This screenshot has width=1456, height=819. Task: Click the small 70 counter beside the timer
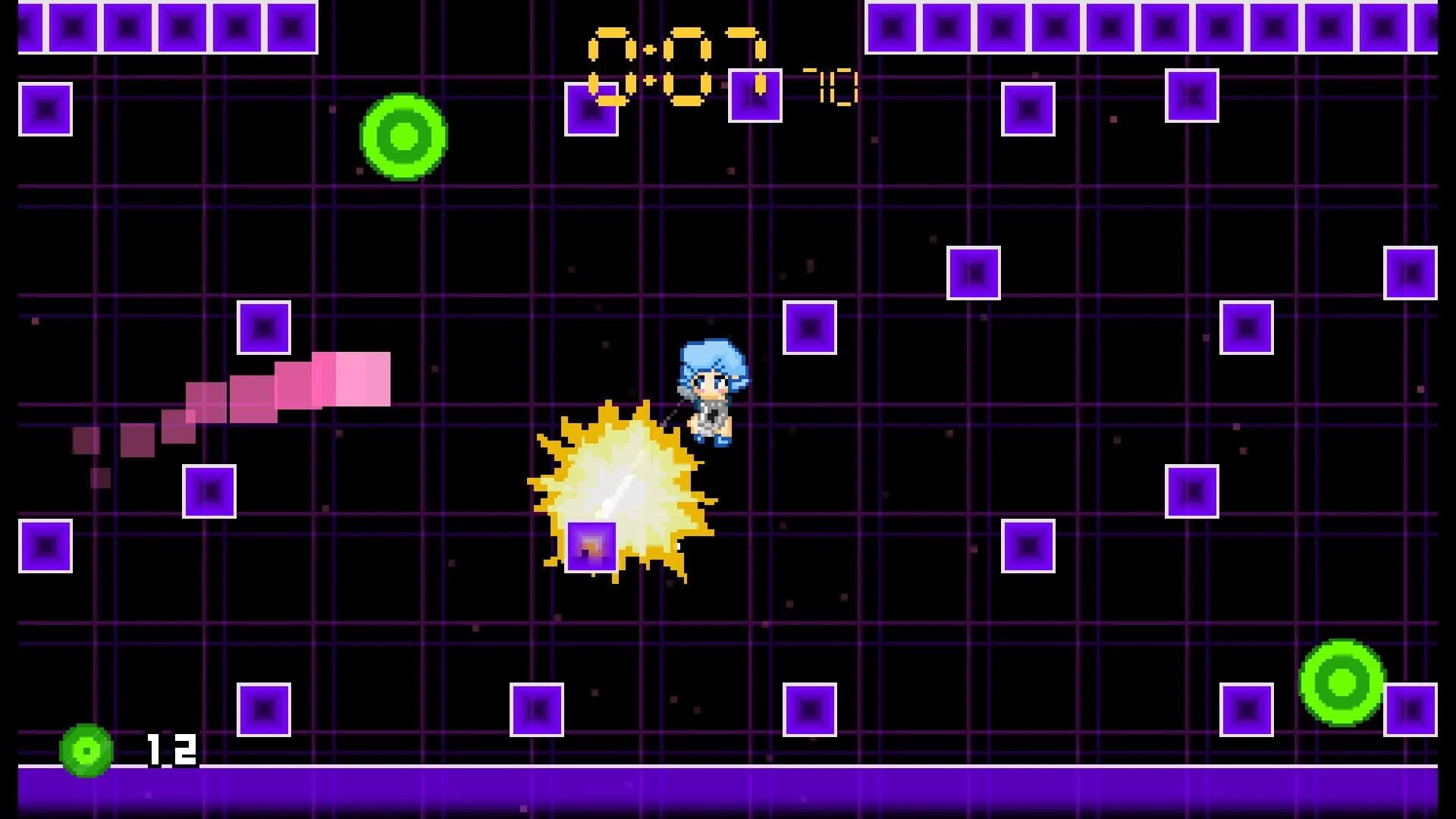point(834,87)
